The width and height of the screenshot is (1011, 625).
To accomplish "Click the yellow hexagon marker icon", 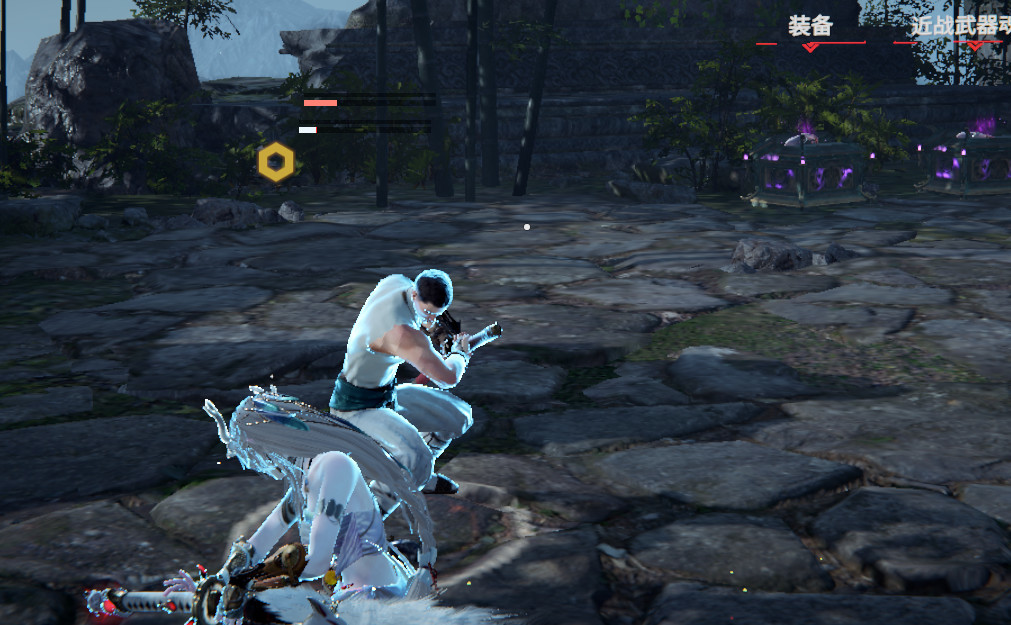I will pyautogui.click(x=276, y=162).
